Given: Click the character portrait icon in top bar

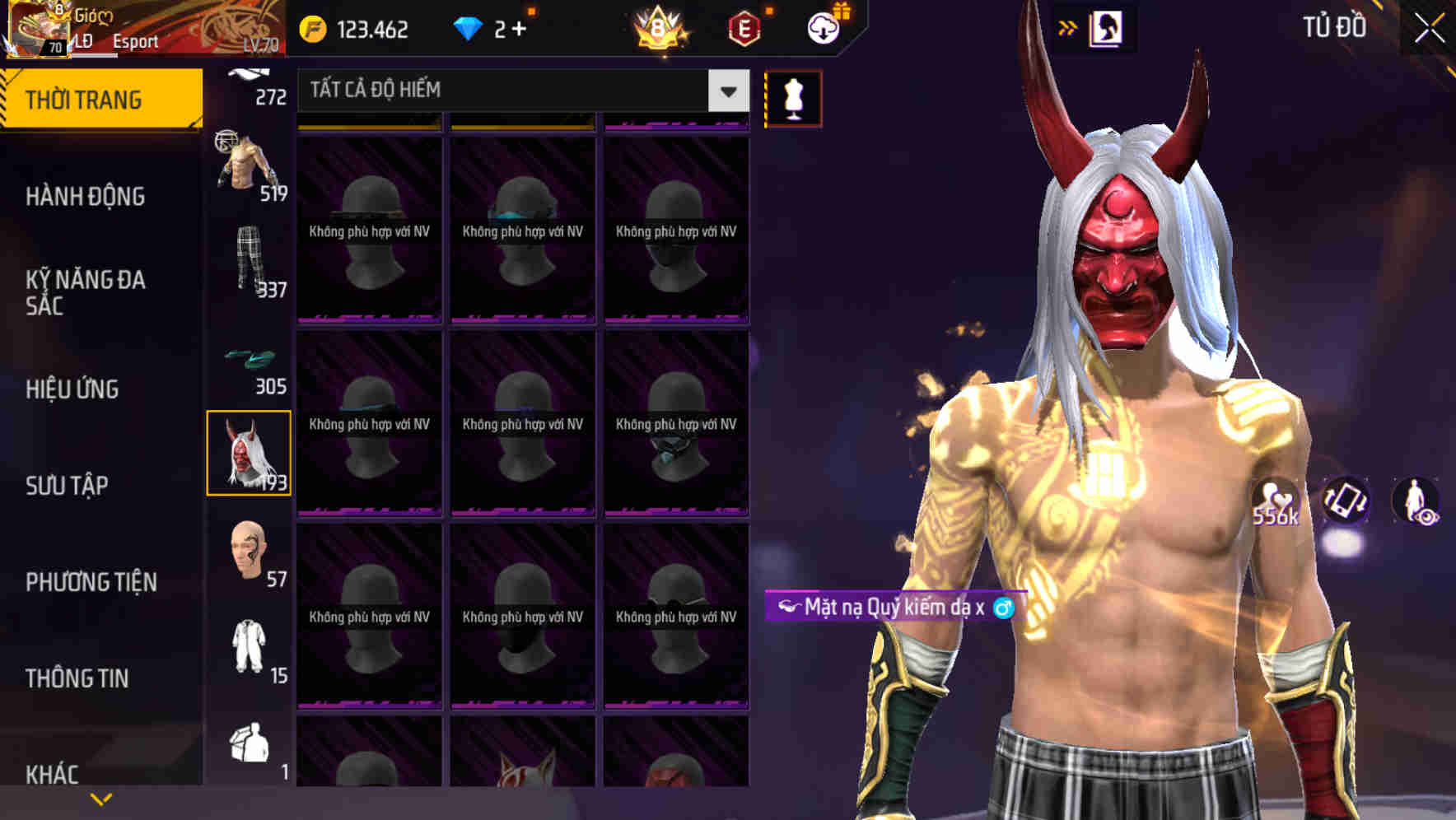Looking at the screenshot, I should coord(1105,27).
